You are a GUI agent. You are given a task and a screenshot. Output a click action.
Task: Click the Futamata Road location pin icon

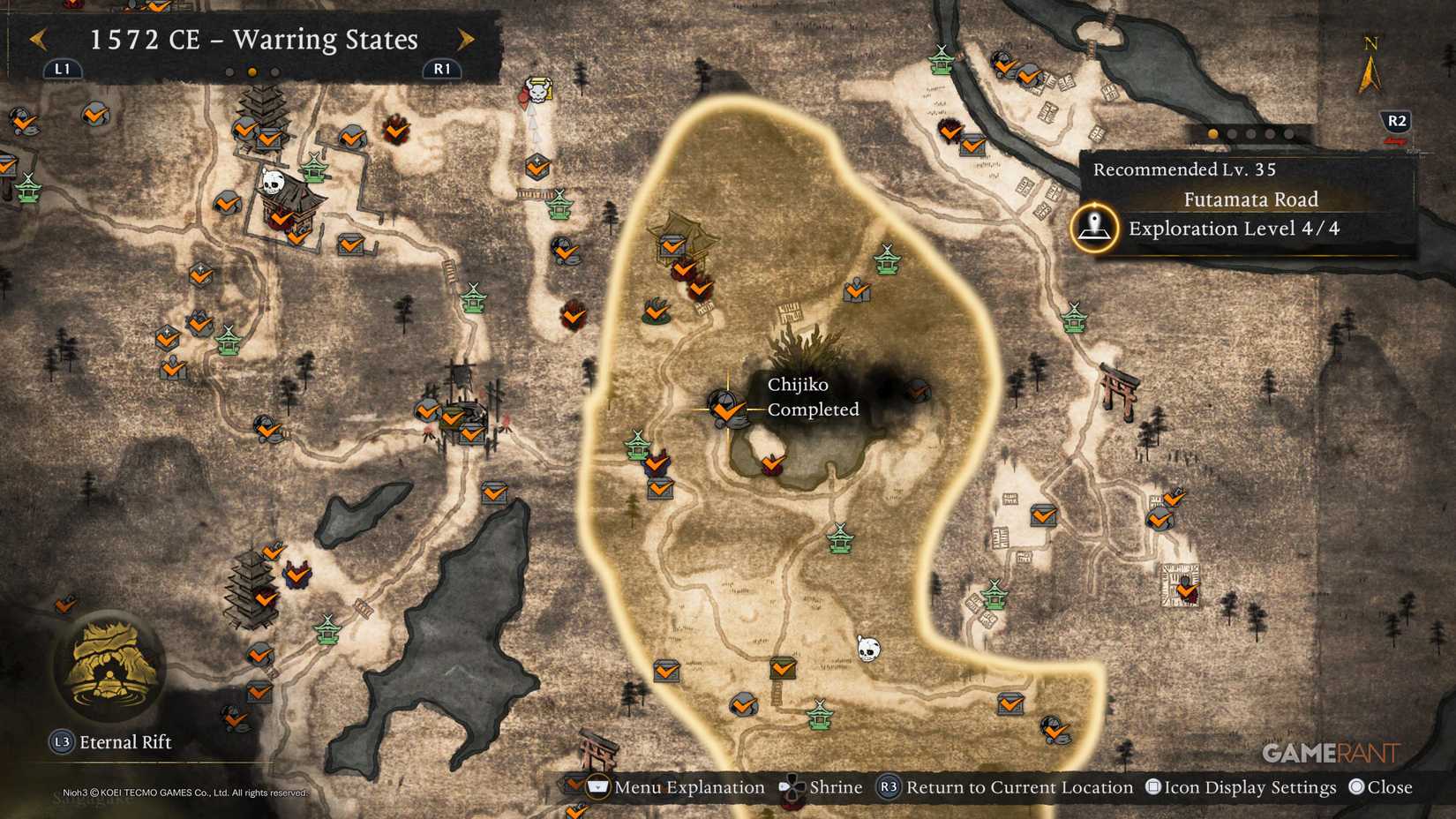[1093, 228]
